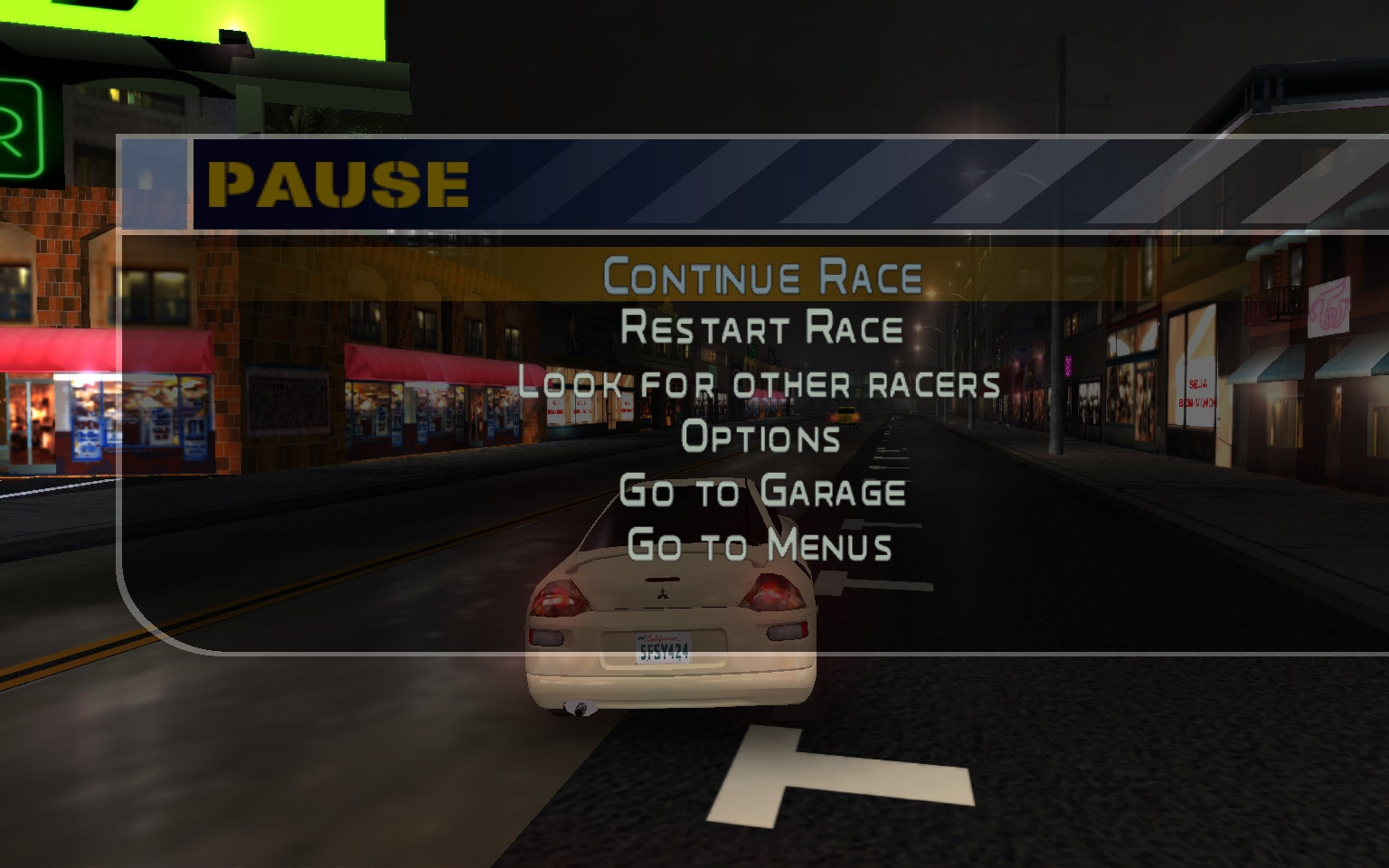Click the exhaust pipe under the bumper
The height and width of the screenshot is (868, 1389).
click(x=579, y=710)
